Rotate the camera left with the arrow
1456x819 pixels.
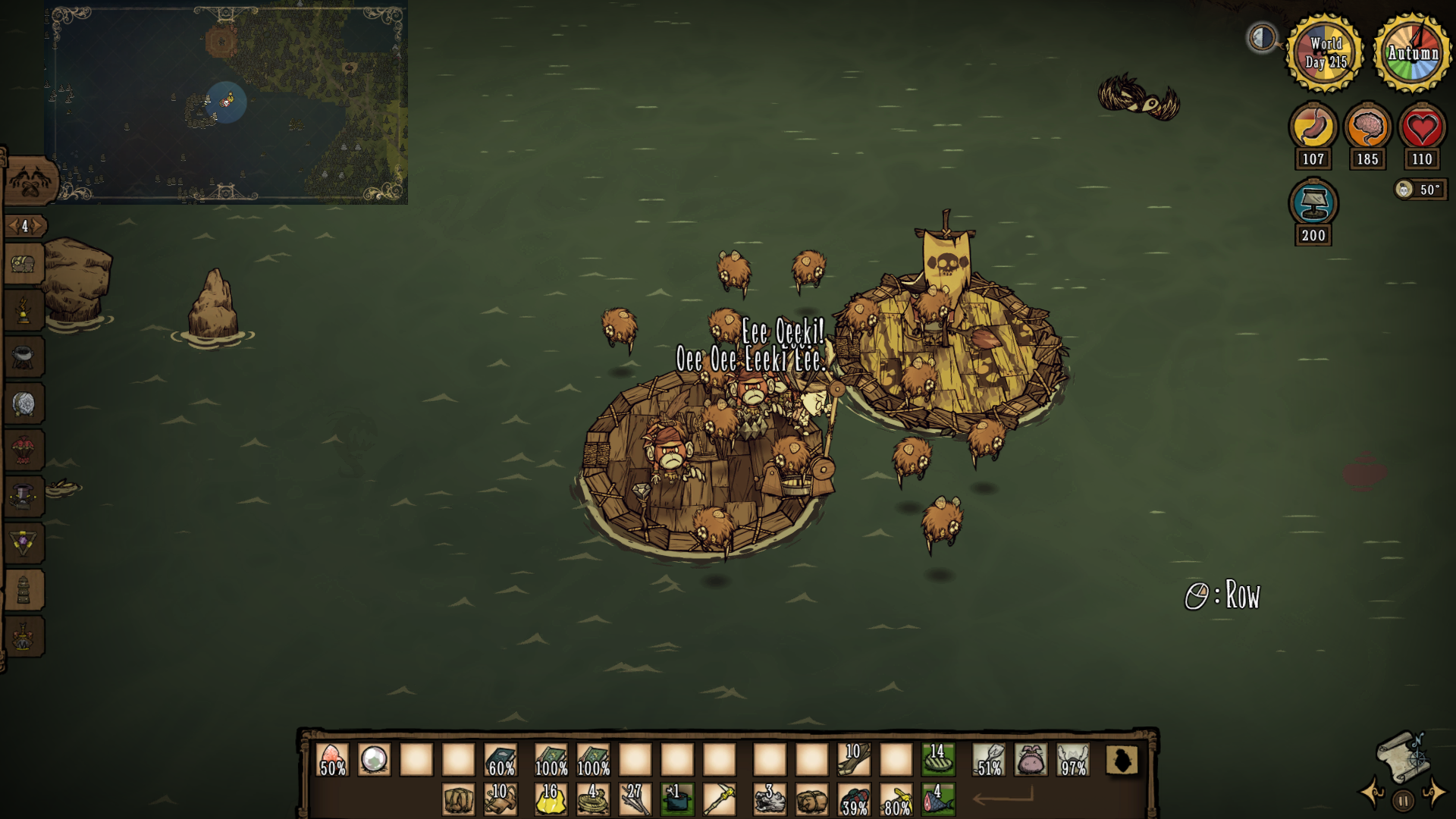pos(1373,792)
